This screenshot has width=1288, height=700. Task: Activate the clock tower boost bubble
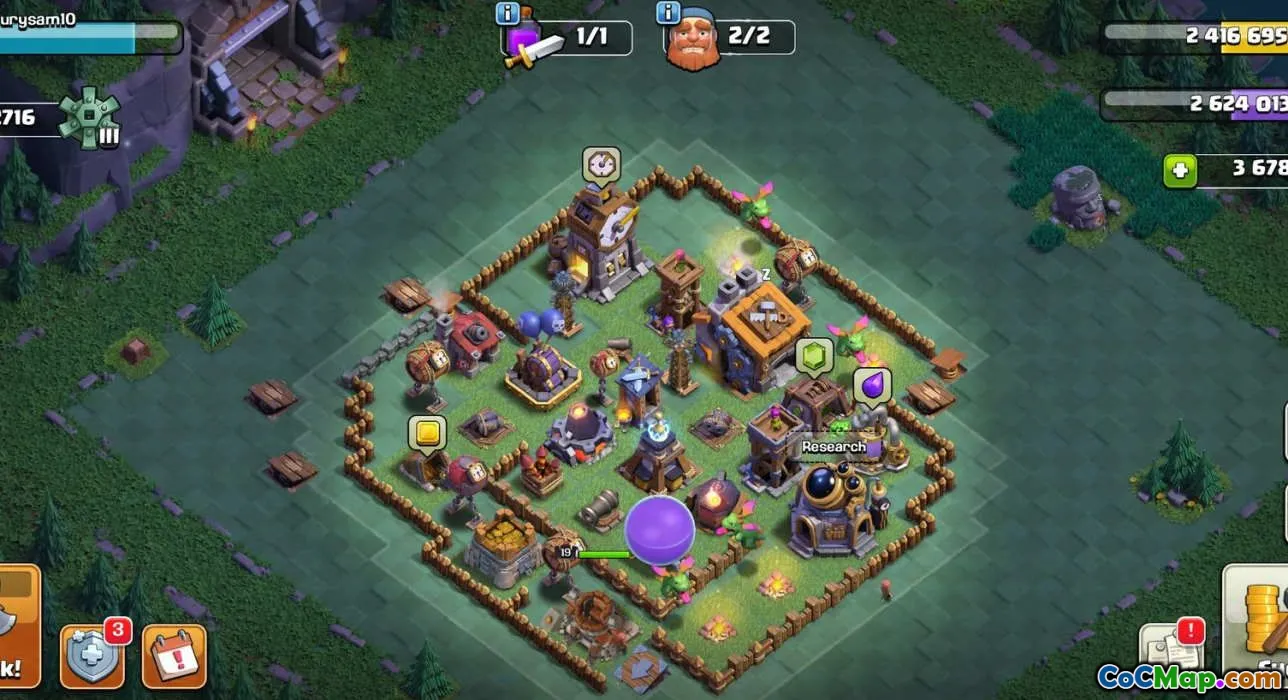coord(601,164)
